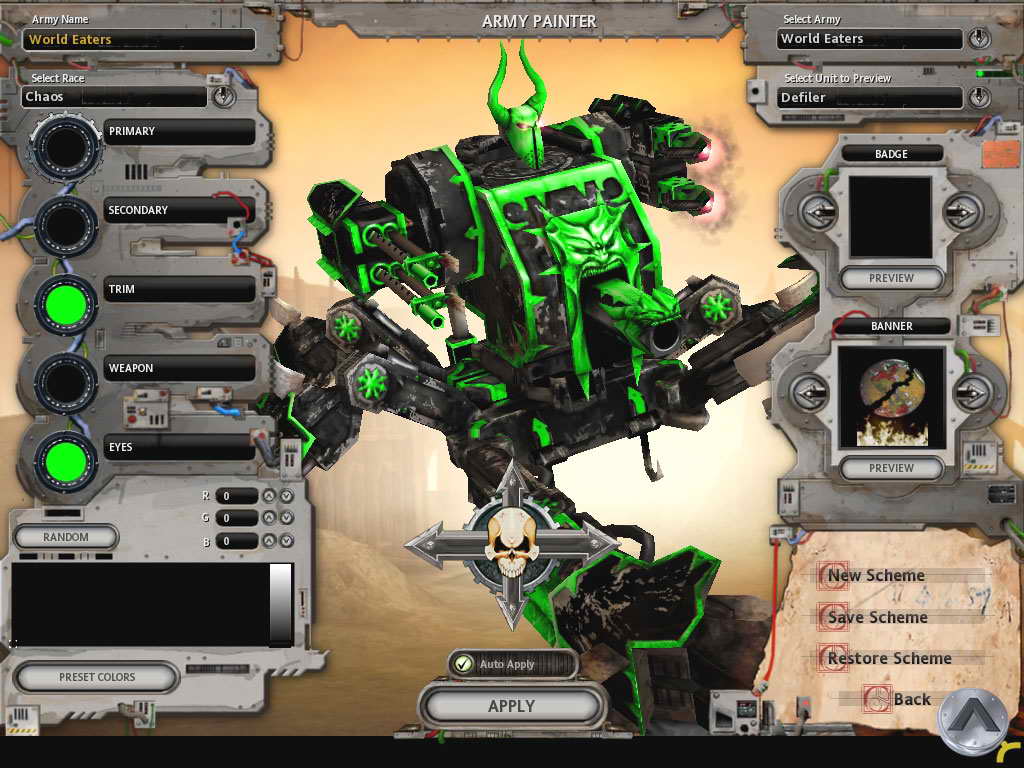Create a New Scheme
The image size is (1024, 768).
pos(875,575)
